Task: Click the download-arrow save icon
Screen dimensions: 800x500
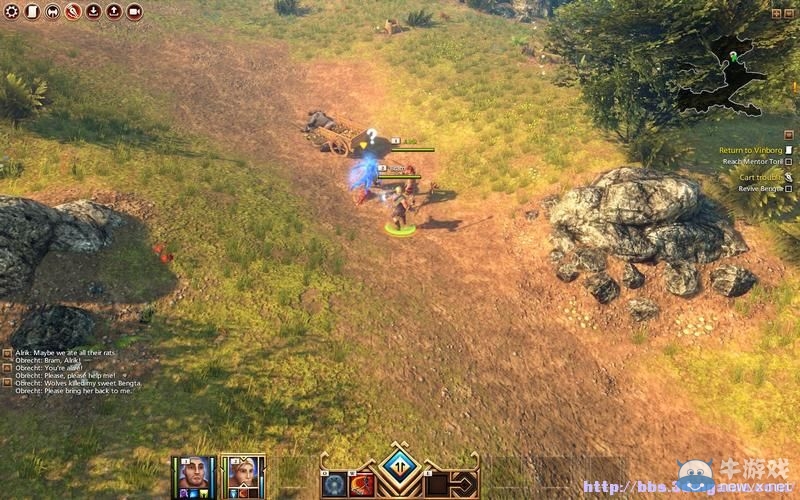Action: click(x=93, y=12)
